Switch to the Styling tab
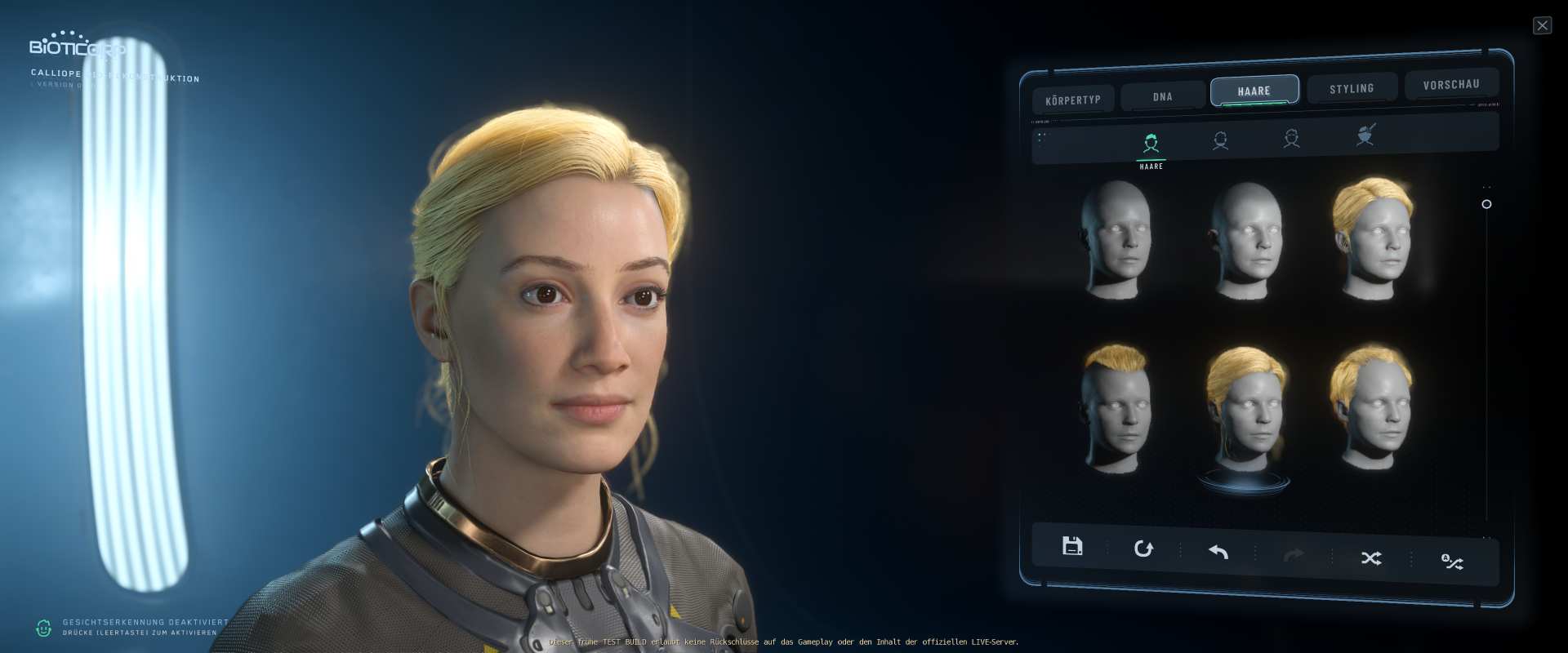The height and width of the screenshot is (653, 1568). (1352, 88)
